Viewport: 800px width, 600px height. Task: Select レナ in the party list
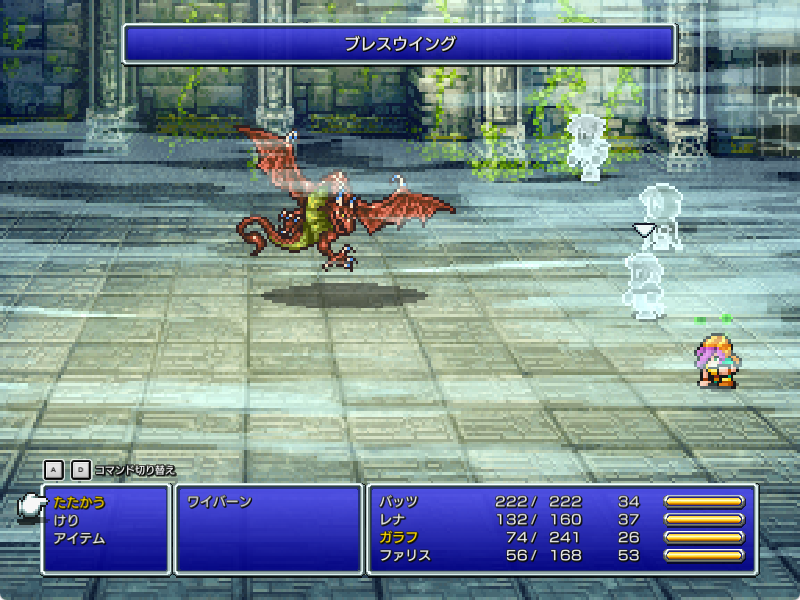[393, 520]
